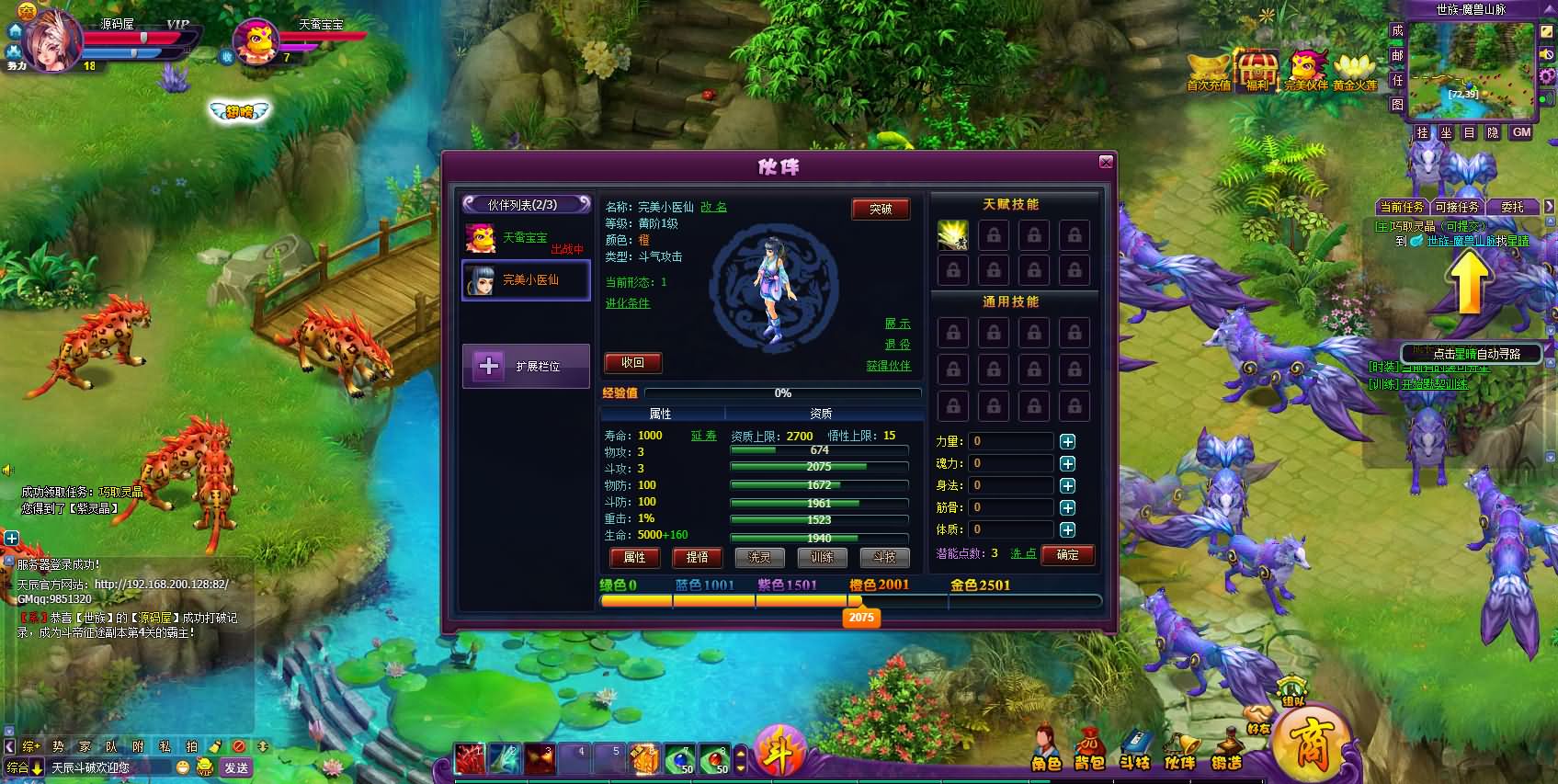Add a point to 力量 strength

point(1067,442)
